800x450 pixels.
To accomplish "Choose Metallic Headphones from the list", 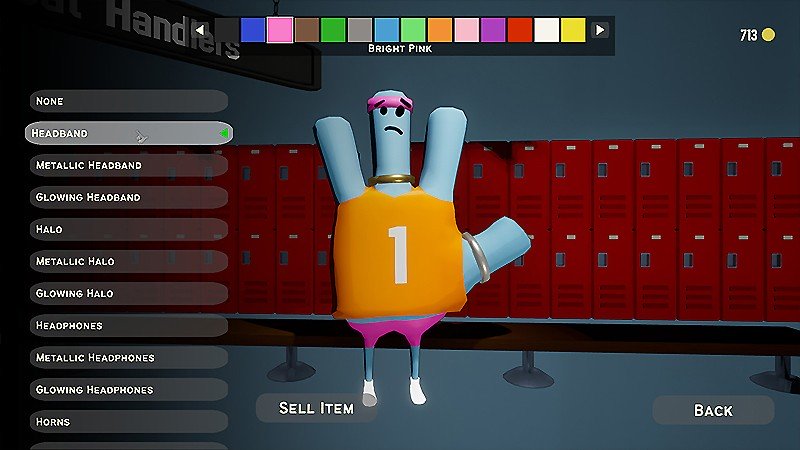I will 126,357.
